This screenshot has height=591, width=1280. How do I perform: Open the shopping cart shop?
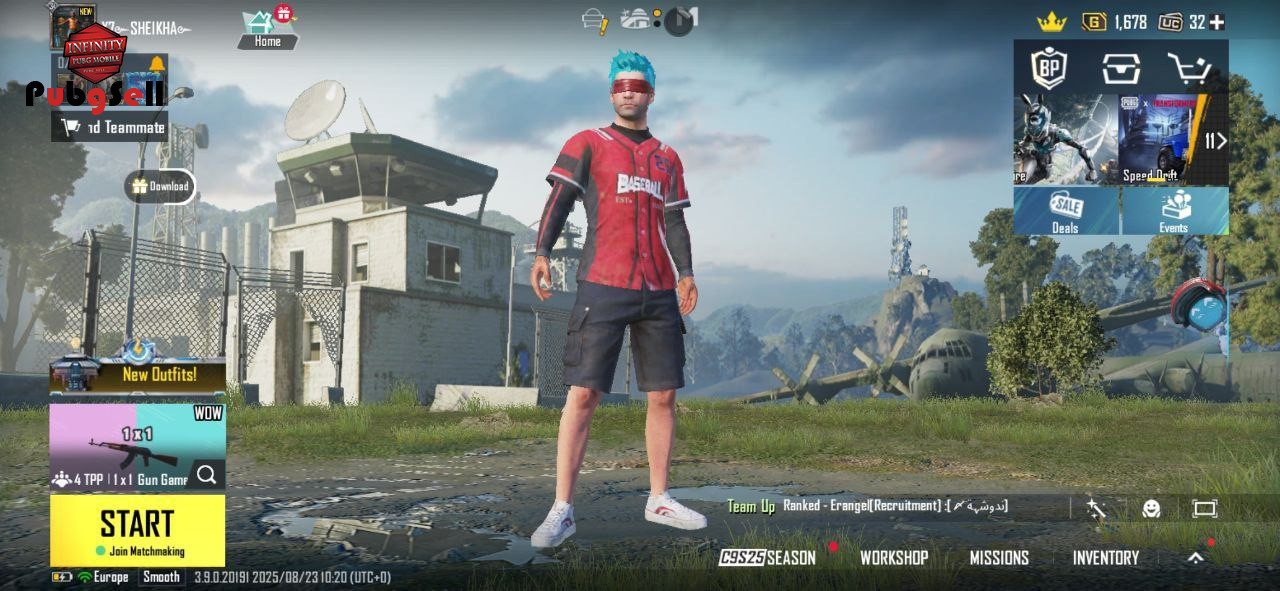pos(1190,68)
